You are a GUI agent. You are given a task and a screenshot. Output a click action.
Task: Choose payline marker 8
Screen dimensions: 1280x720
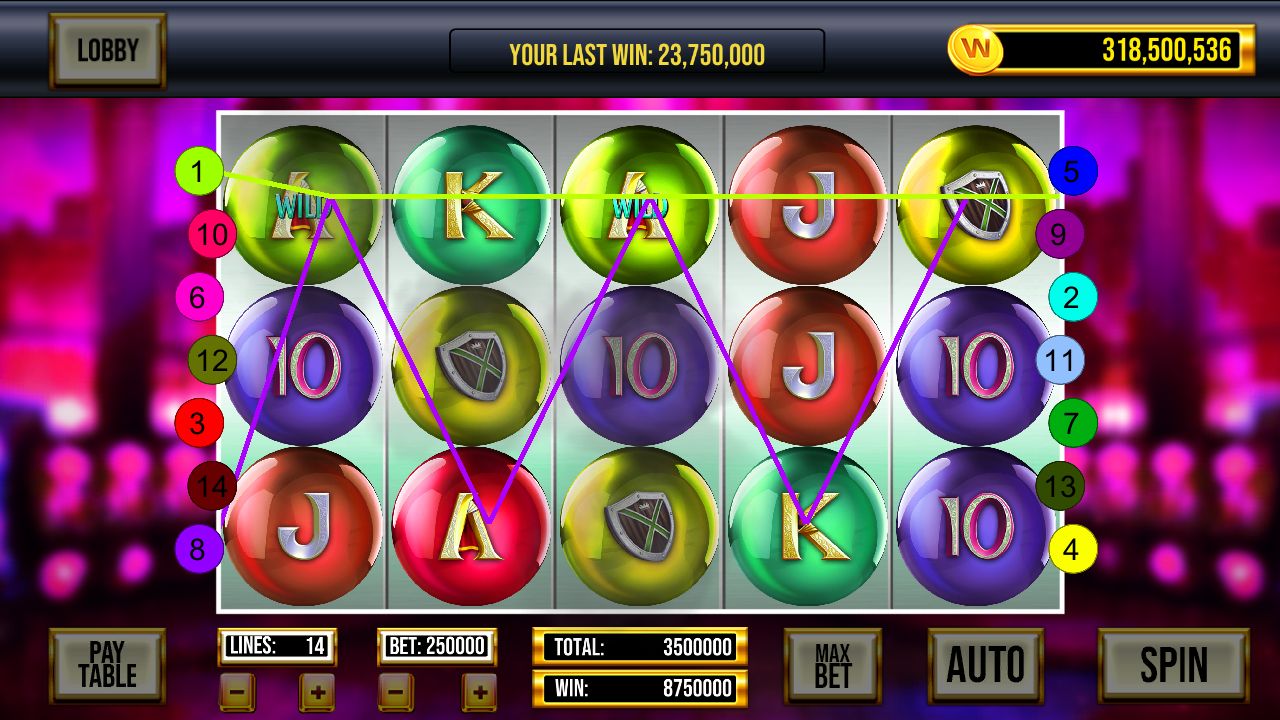point(198,549)
